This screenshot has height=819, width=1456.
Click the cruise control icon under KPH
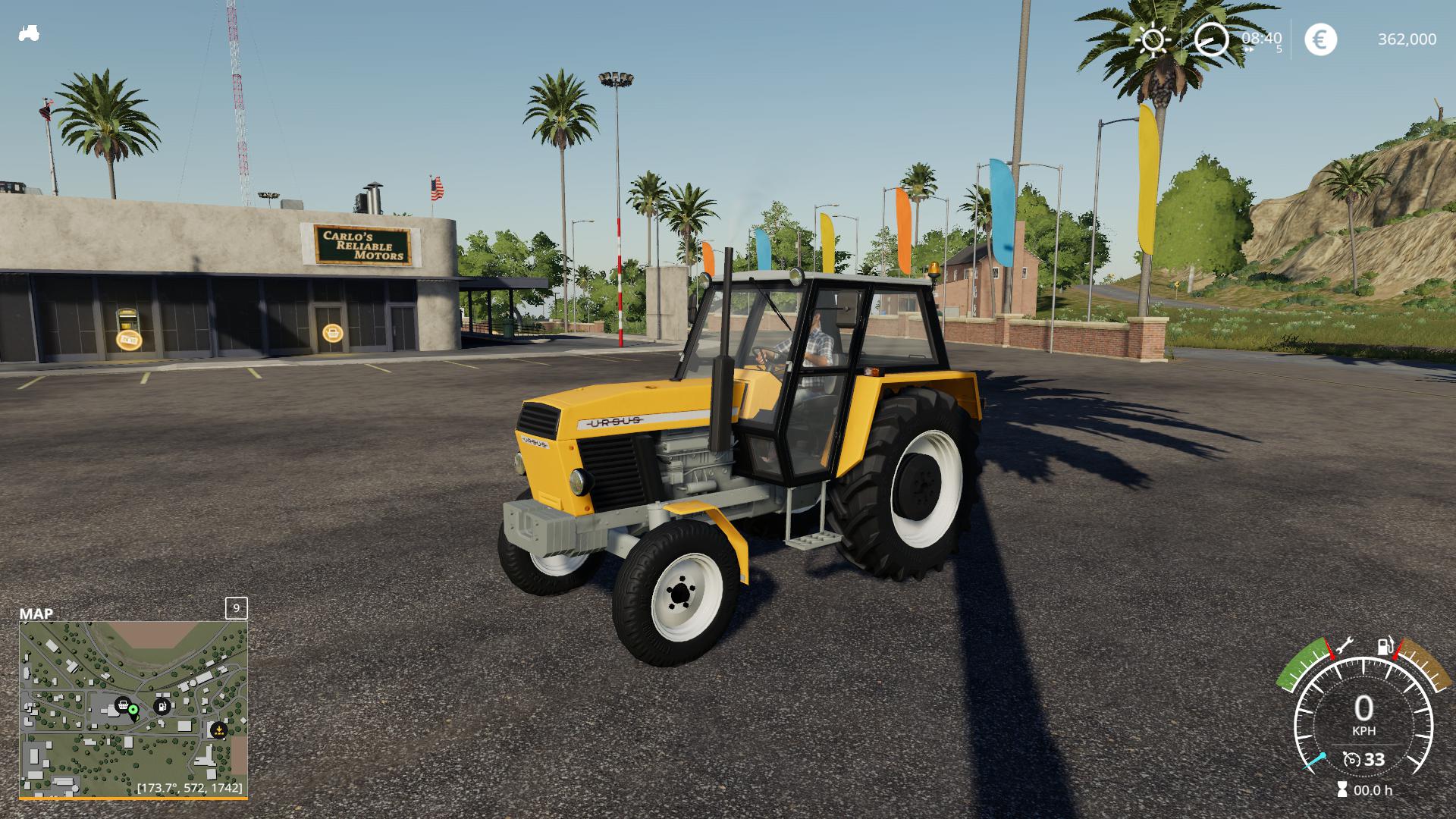click(1351, 759)
